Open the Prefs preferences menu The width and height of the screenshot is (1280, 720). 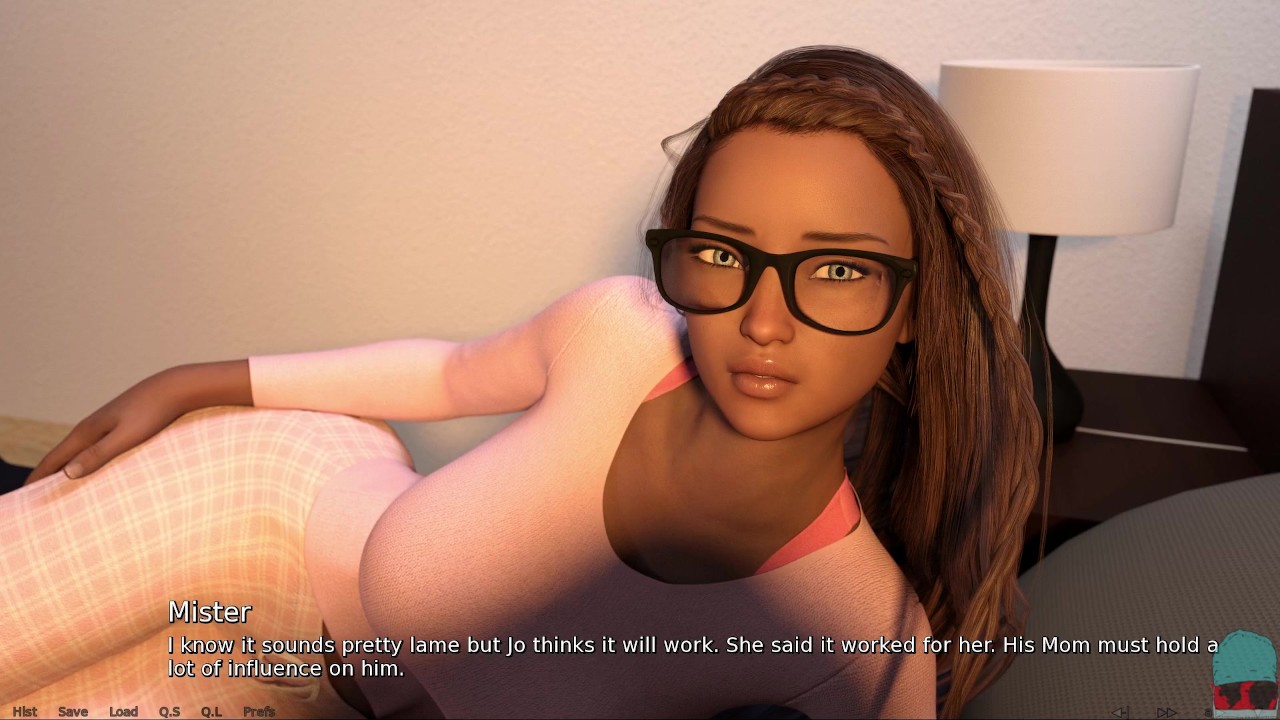259,711
